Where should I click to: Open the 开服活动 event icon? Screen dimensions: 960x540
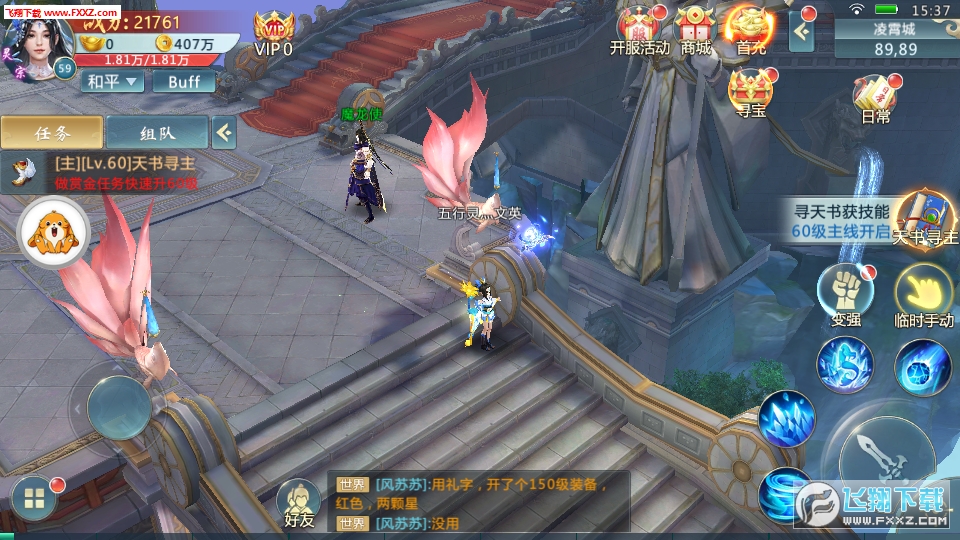pyautogui.click(x=638, y=30)
